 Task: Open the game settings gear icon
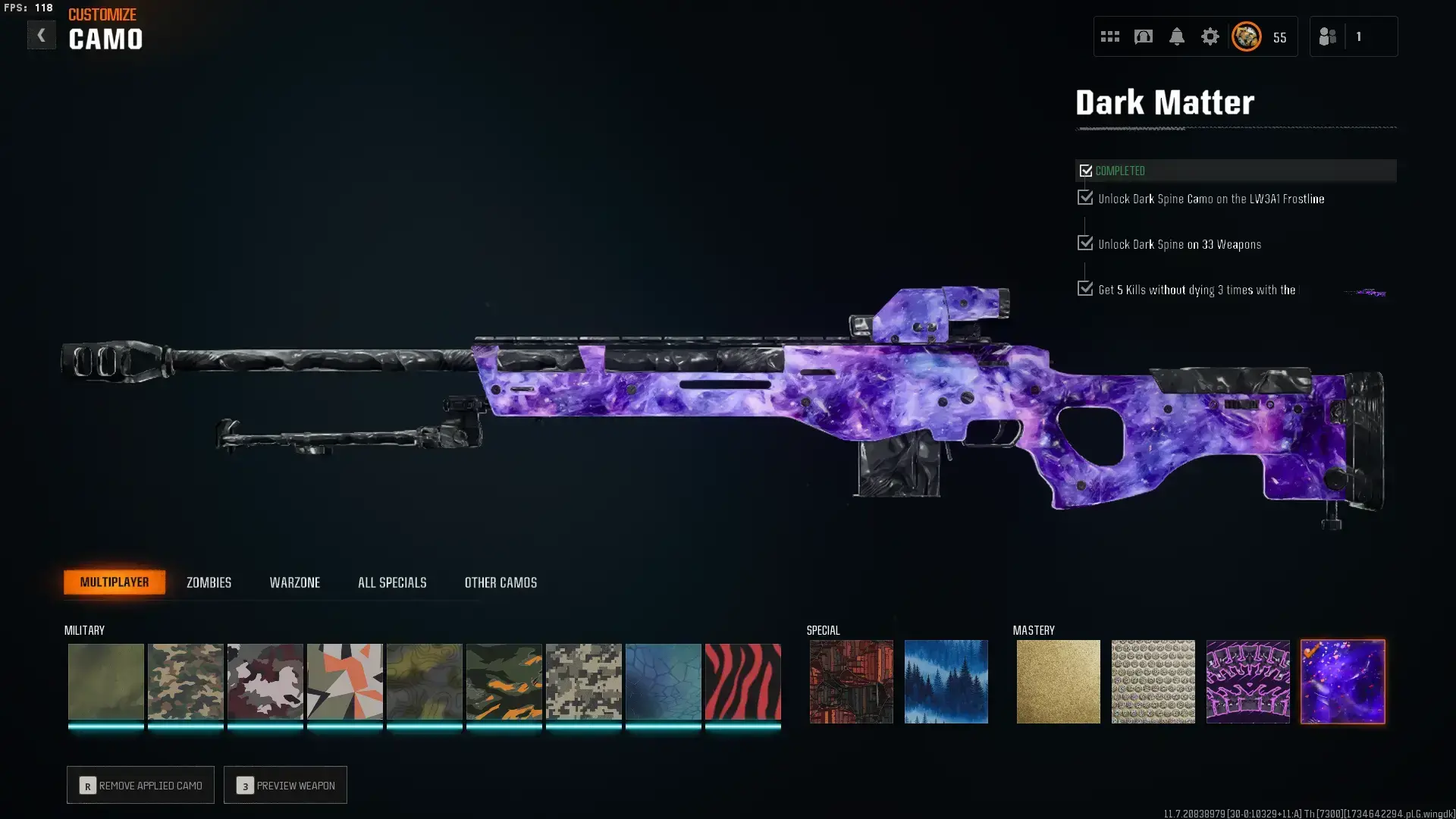click(1210, 36)
